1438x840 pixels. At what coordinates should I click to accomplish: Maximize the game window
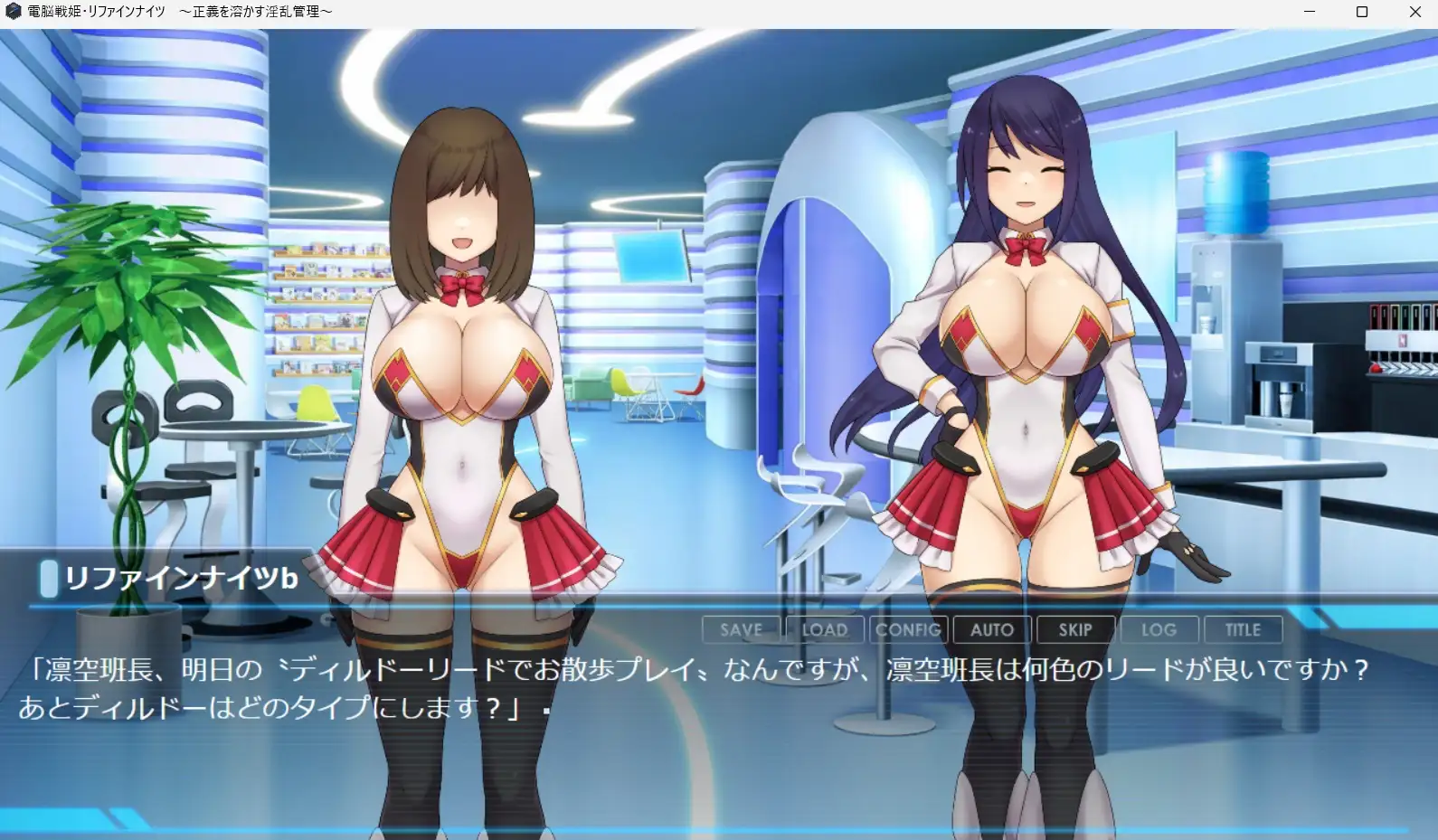[x=1360, y=11]
